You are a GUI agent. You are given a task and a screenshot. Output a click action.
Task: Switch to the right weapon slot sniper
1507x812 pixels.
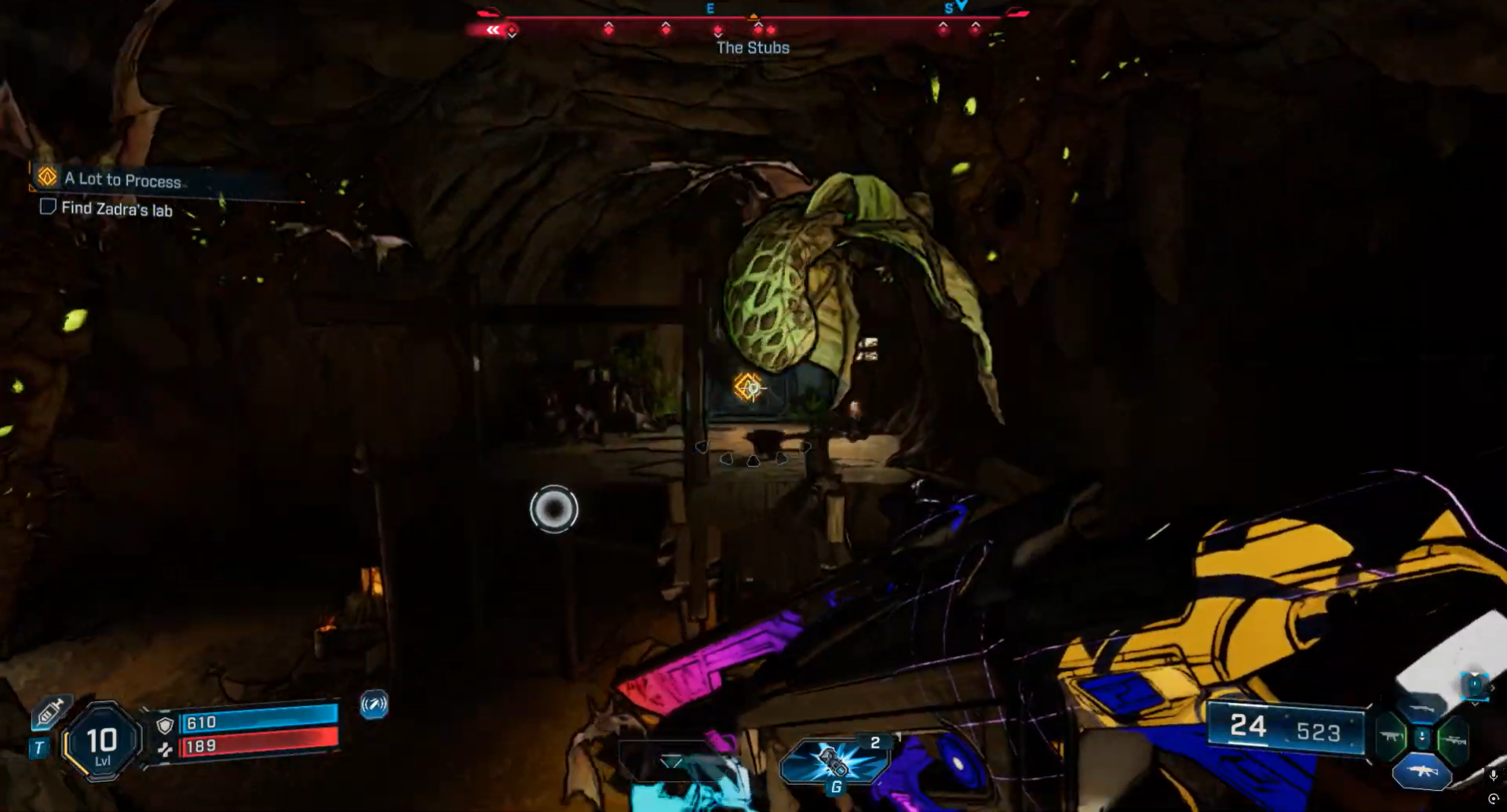(1453, 739)
